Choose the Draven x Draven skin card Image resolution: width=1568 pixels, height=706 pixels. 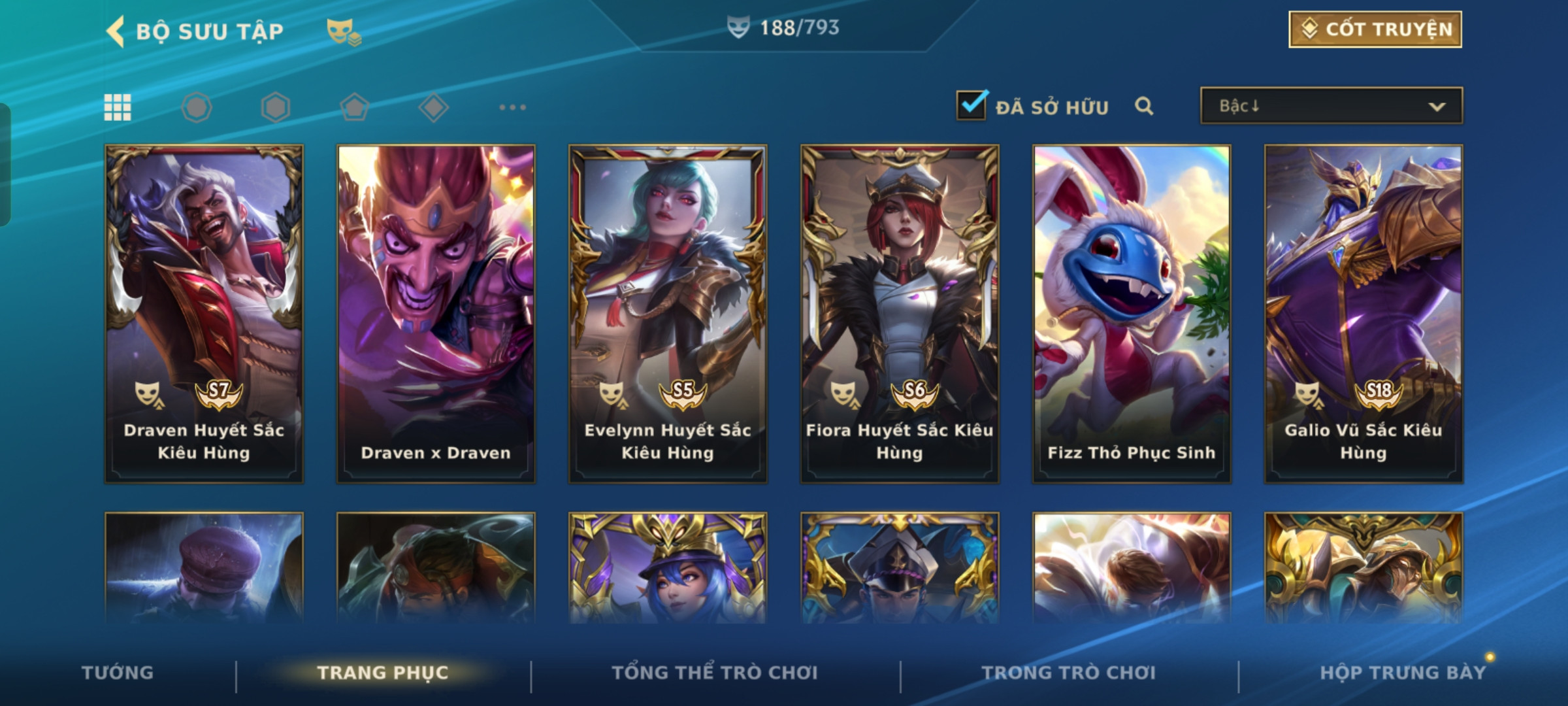[x=436, y=314]
